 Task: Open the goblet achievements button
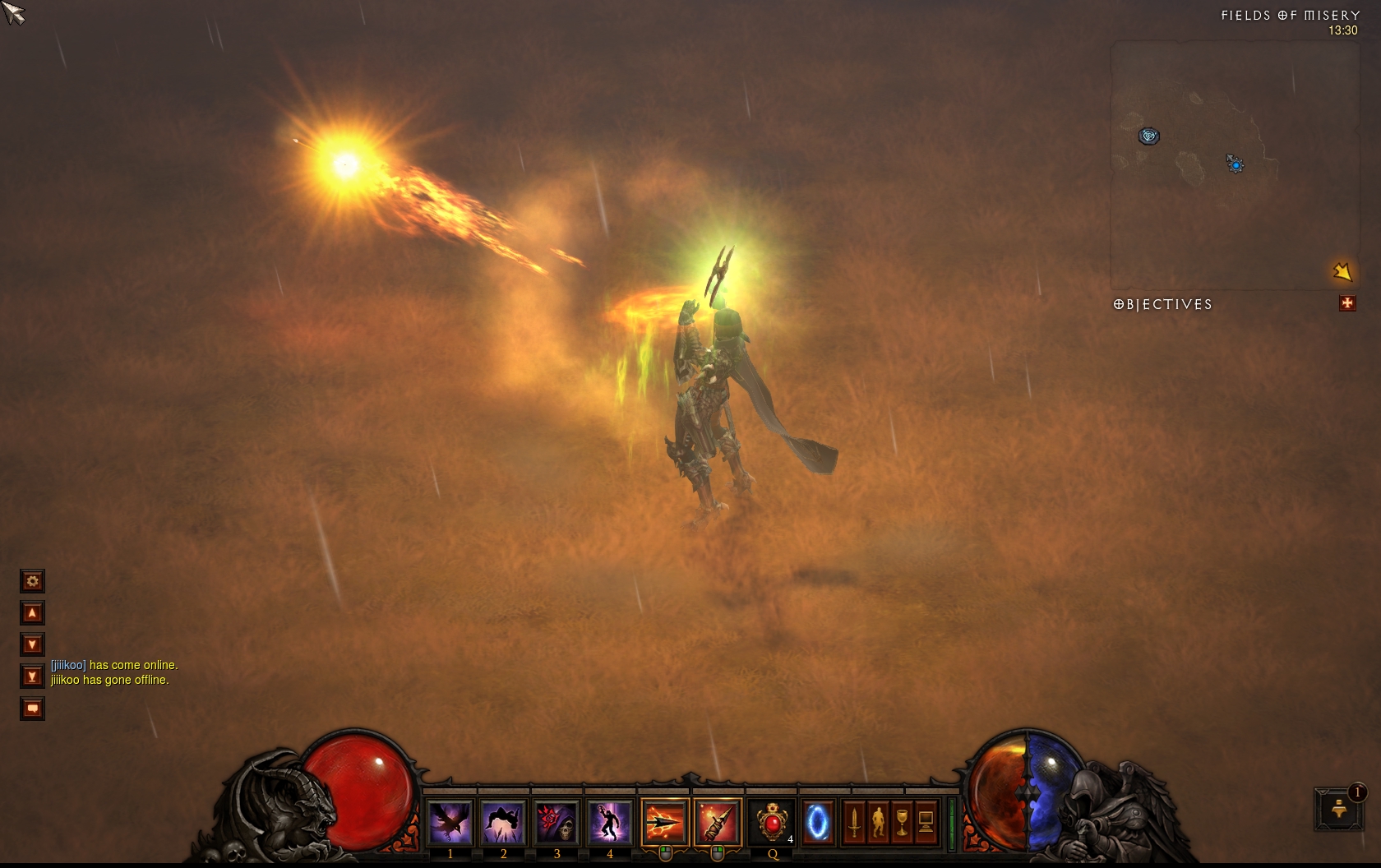(902, 821)
